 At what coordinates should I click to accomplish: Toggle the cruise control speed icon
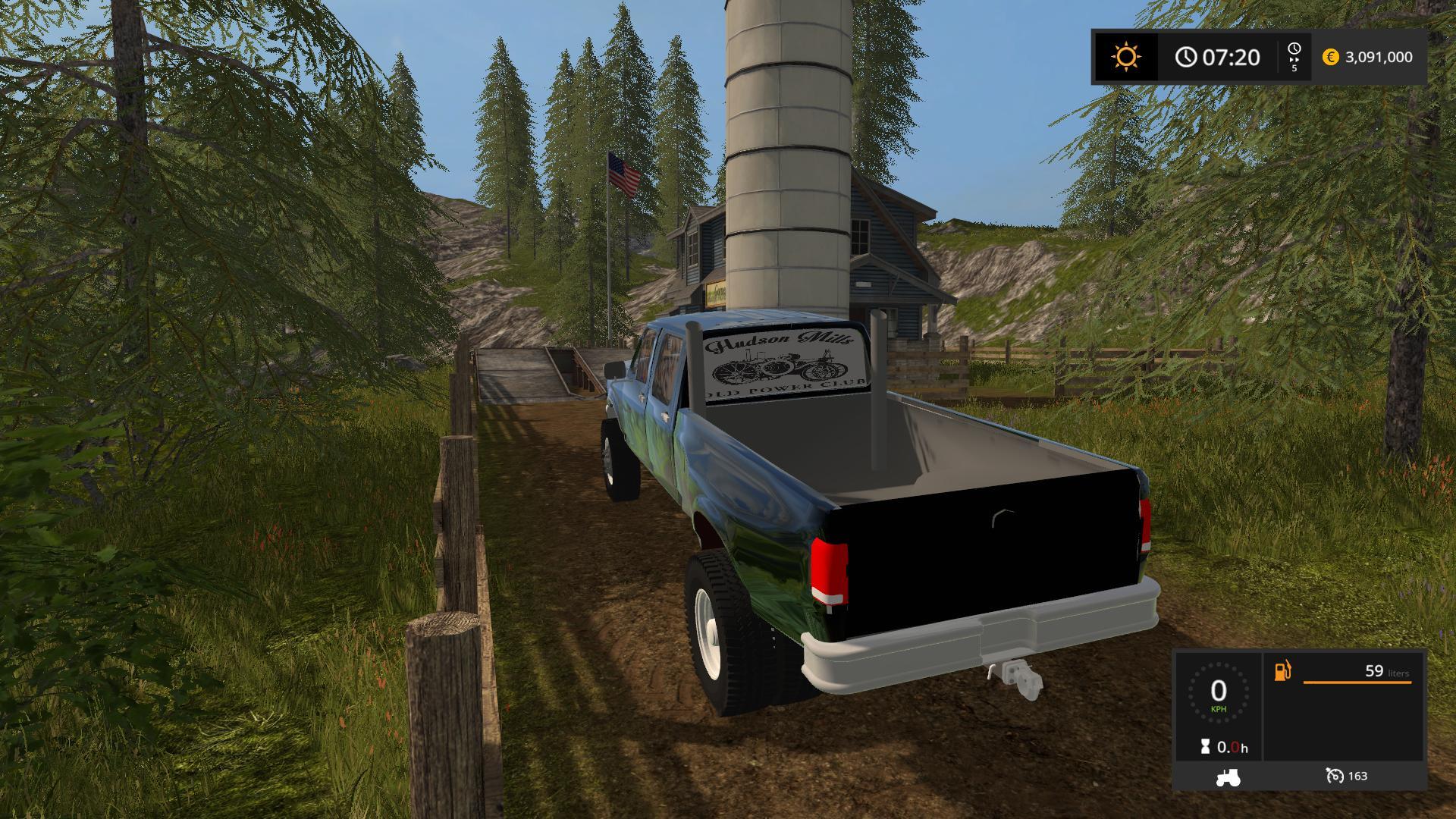[1334, 776]
